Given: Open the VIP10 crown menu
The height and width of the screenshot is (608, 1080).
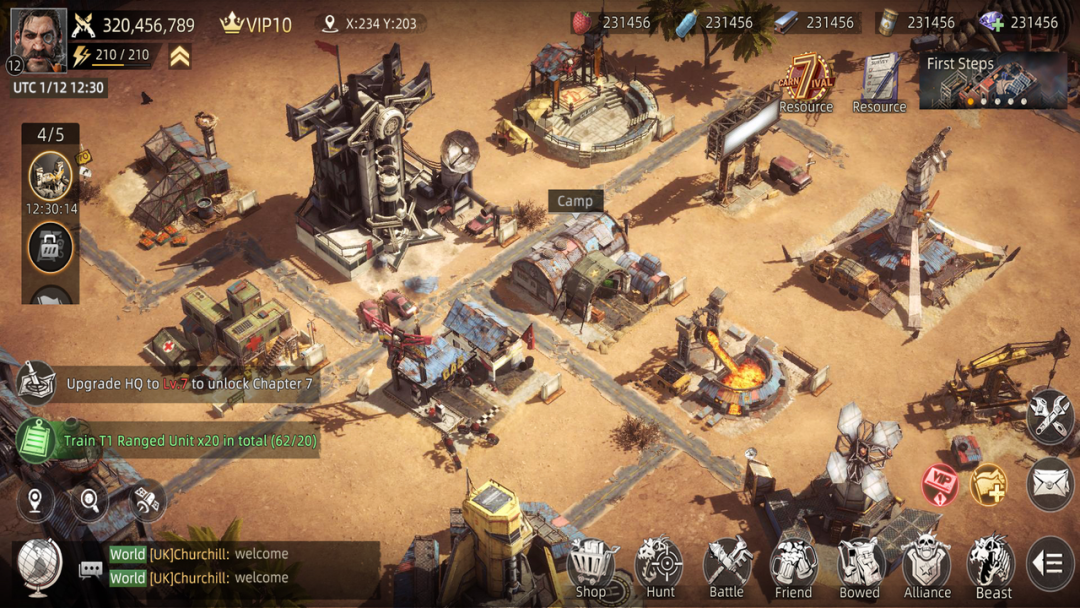Looking at the screenshot, I should (255, 24).
